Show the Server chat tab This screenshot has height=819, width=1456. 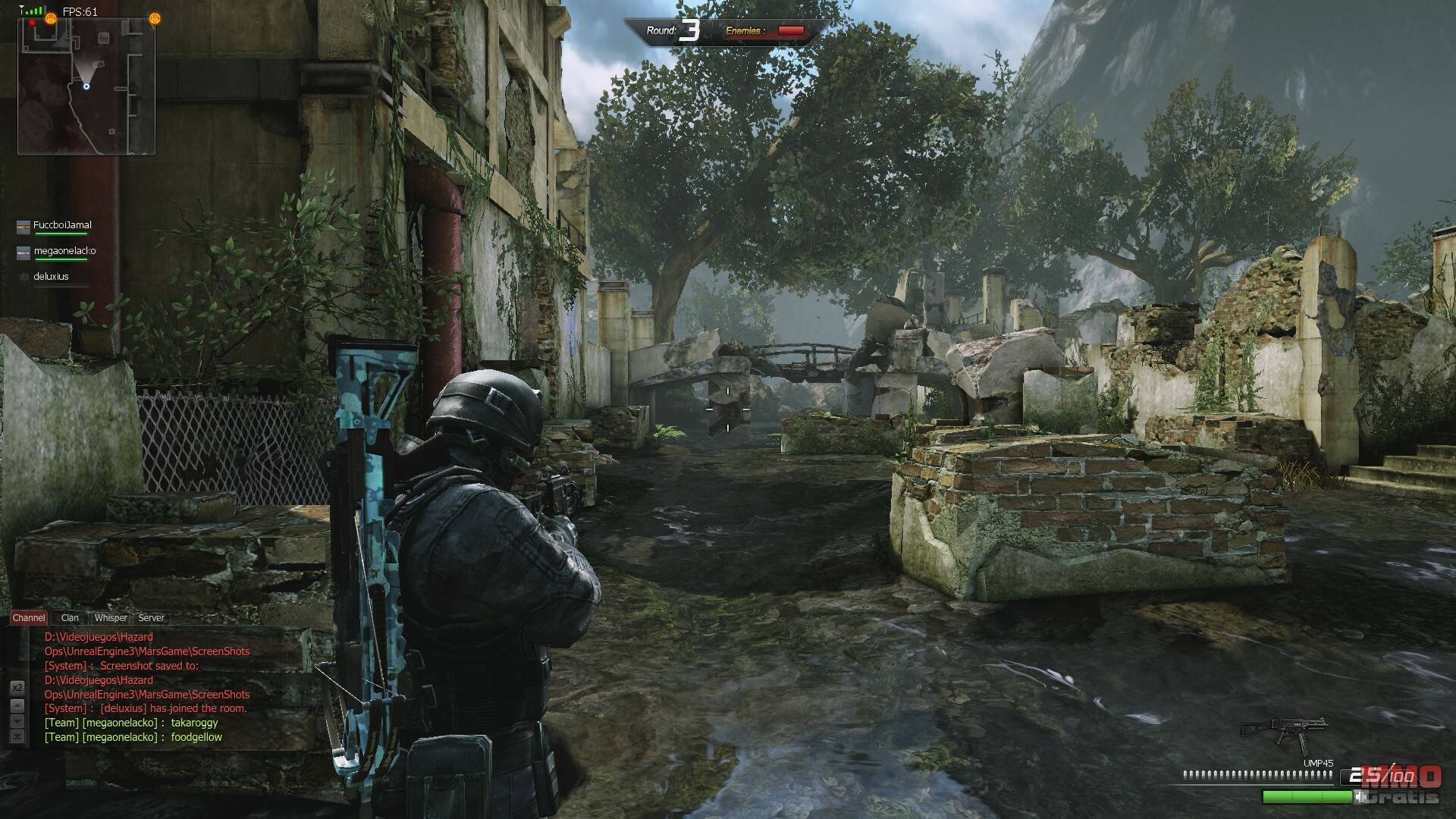pos(151,618)
